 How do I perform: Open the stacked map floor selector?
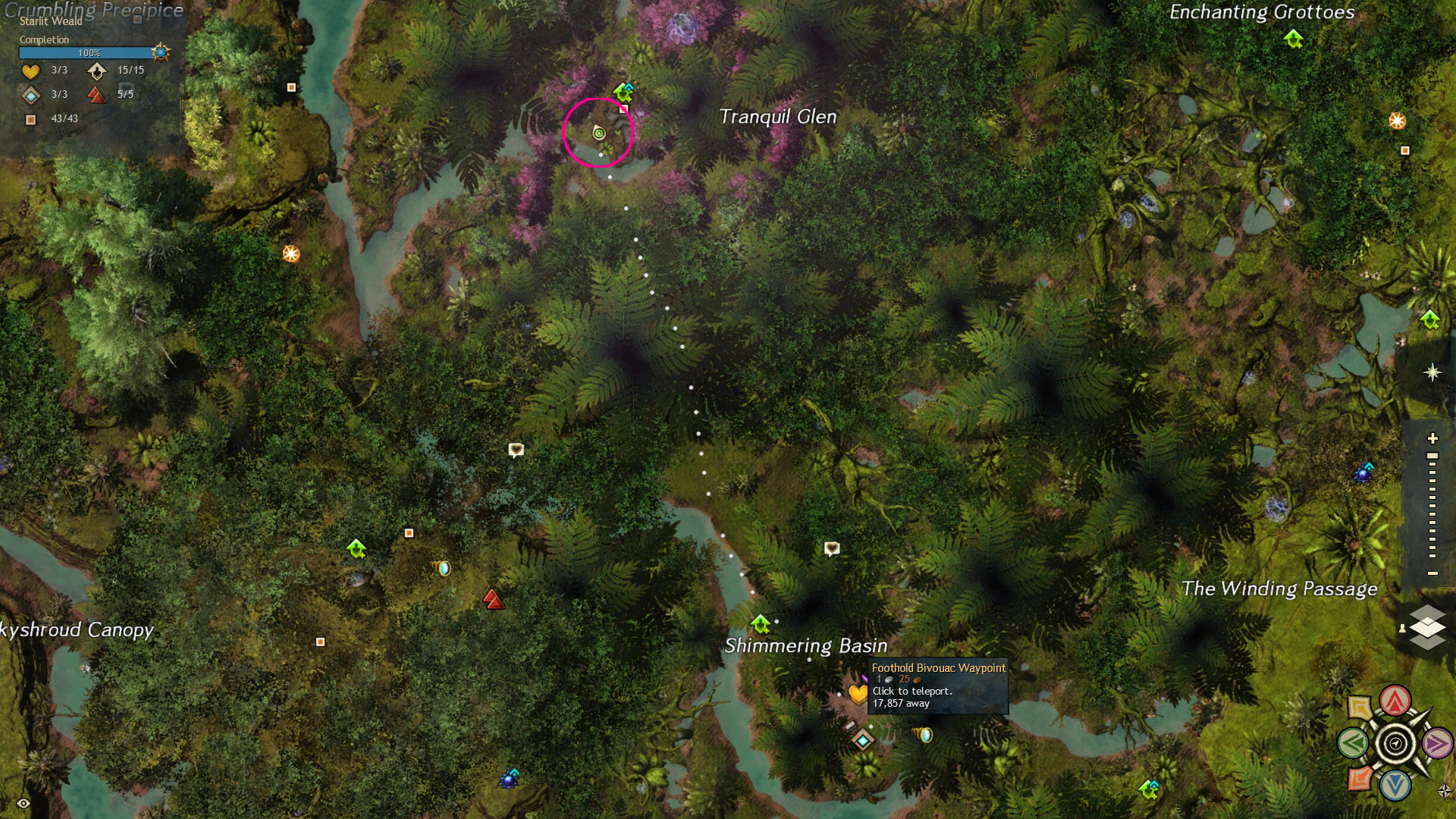click(1427, 627)
